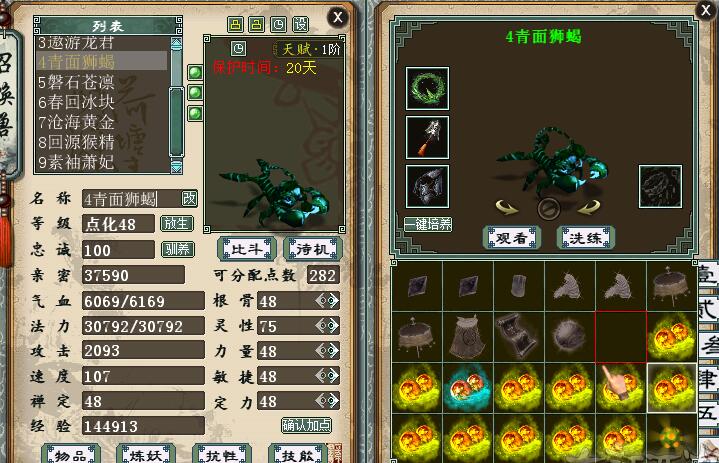Select the green wreath equipment slot
Viewport: 719px width, 463px height.
pyautogui.click(x=427, y=88)
